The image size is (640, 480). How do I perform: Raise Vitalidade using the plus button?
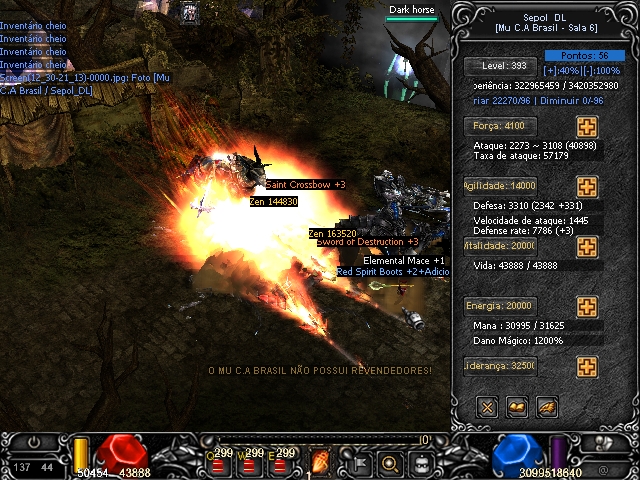[587, 247]
